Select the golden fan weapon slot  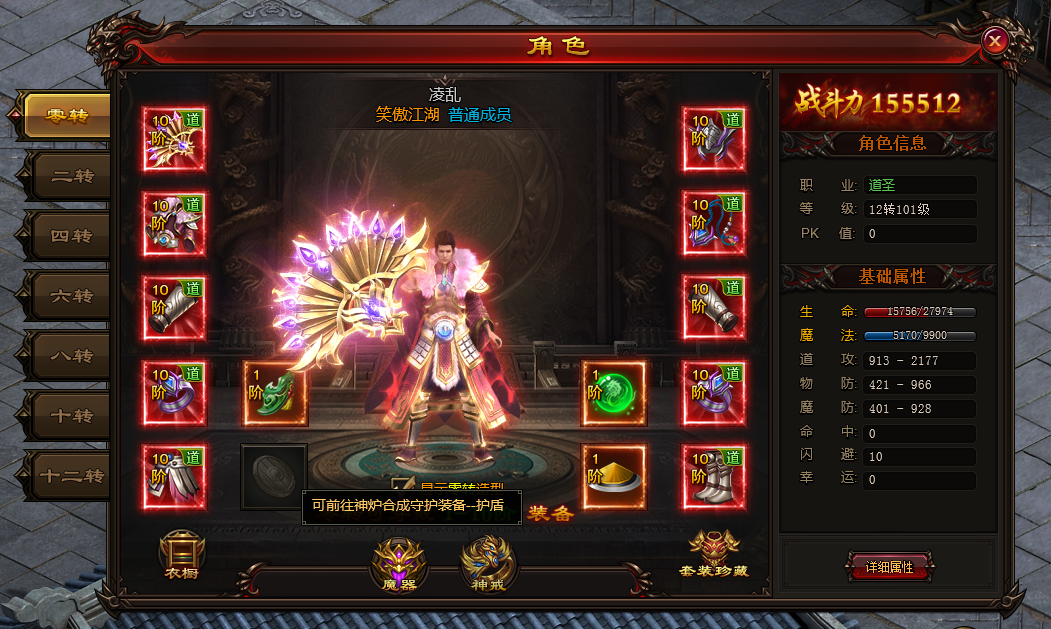click(x=174, y=140)
